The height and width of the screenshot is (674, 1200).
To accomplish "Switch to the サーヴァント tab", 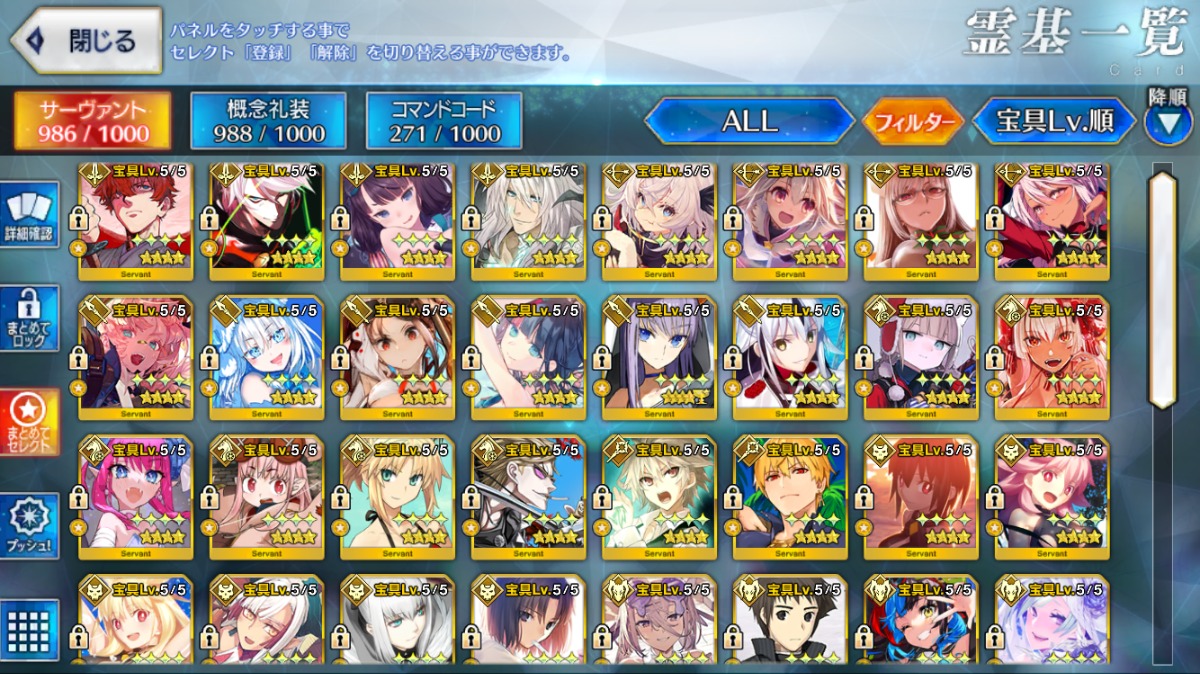I will coord(92,121).
